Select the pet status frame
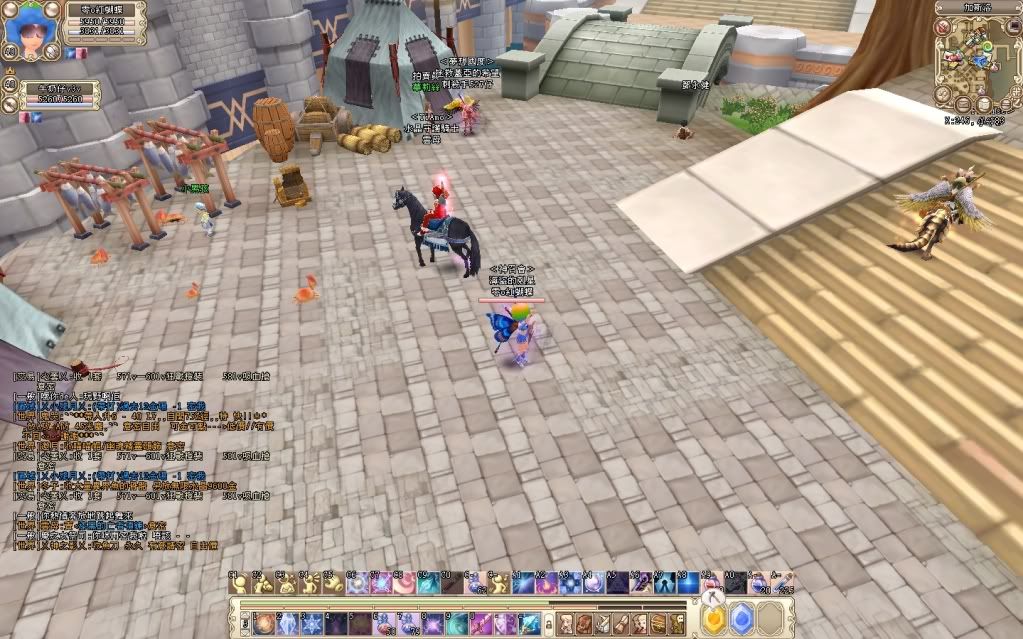1023x639 pixels. click(58, 94)
